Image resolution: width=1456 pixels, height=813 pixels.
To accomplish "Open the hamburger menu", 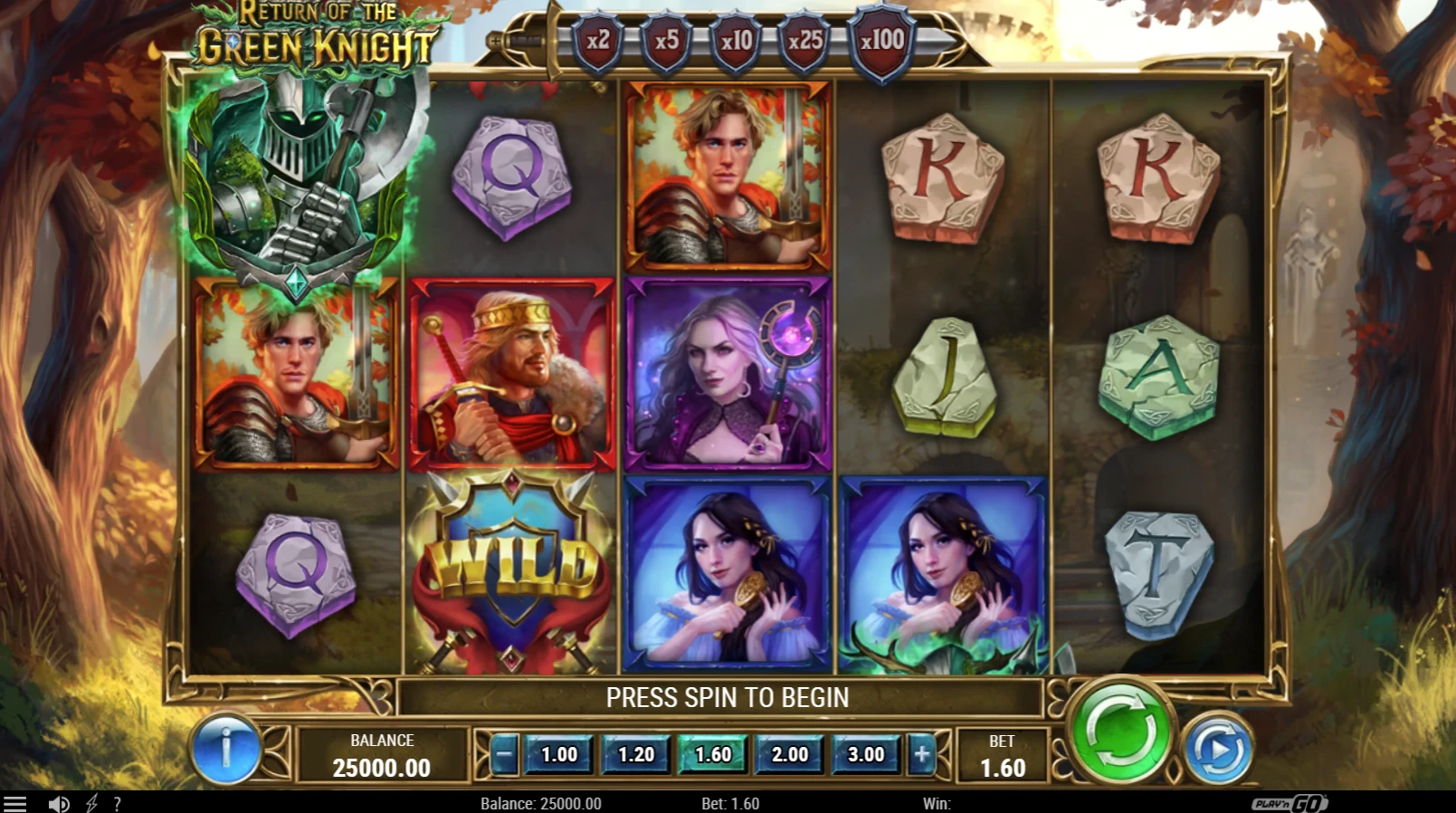I will coord(15,804).
